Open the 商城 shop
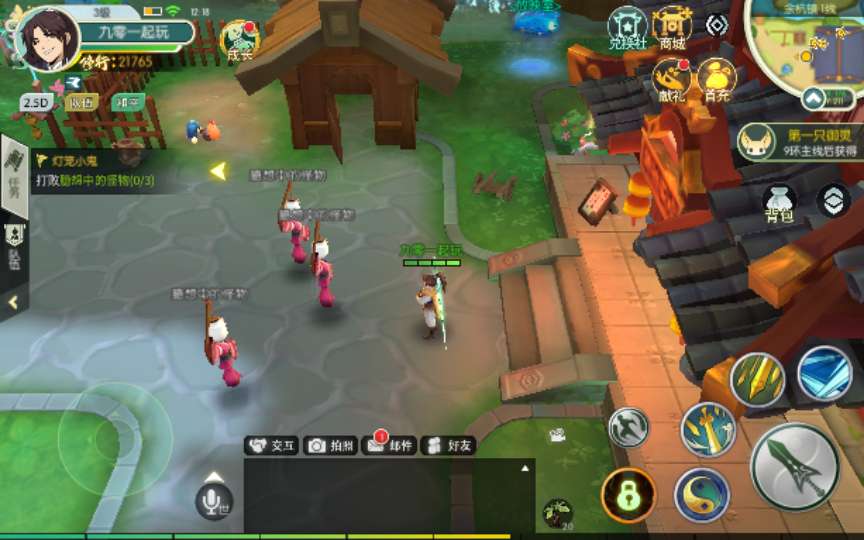The width and height of the screenshot is (864, 540). coord(673,27)
